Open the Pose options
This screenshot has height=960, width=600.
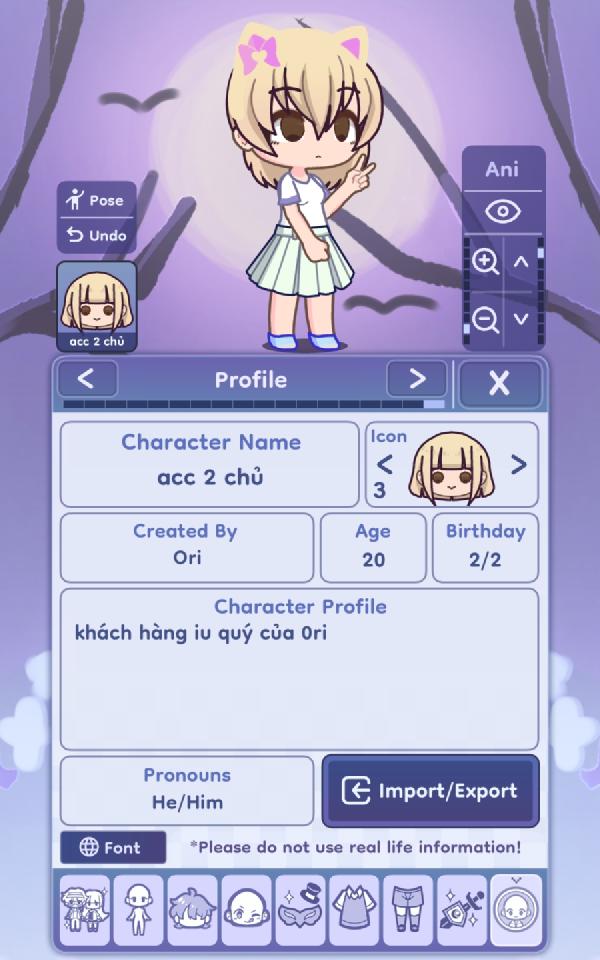[96, 201]
